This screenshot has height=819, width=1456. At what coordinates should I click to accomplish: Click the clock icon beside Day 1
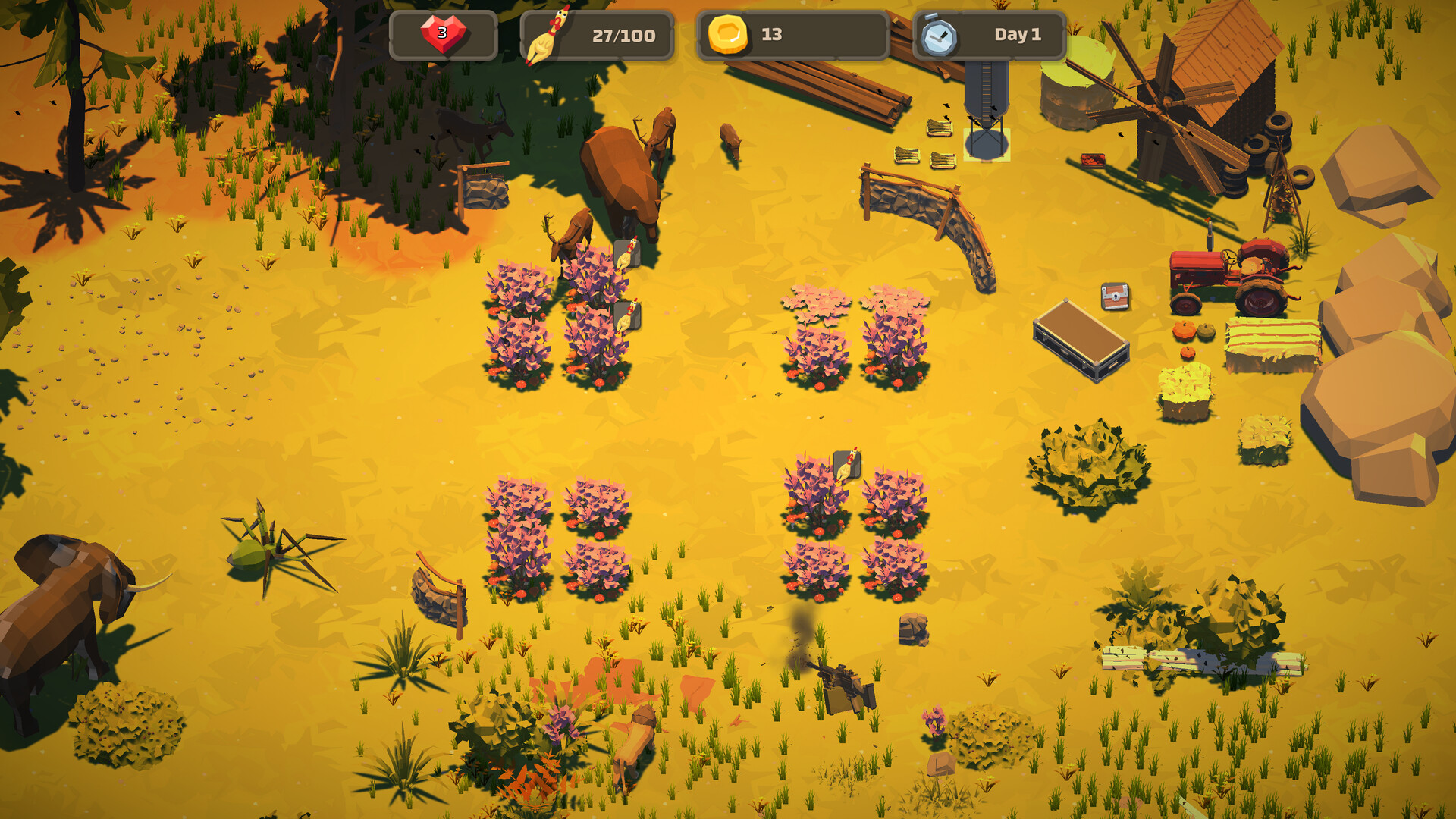click(938, 33)
